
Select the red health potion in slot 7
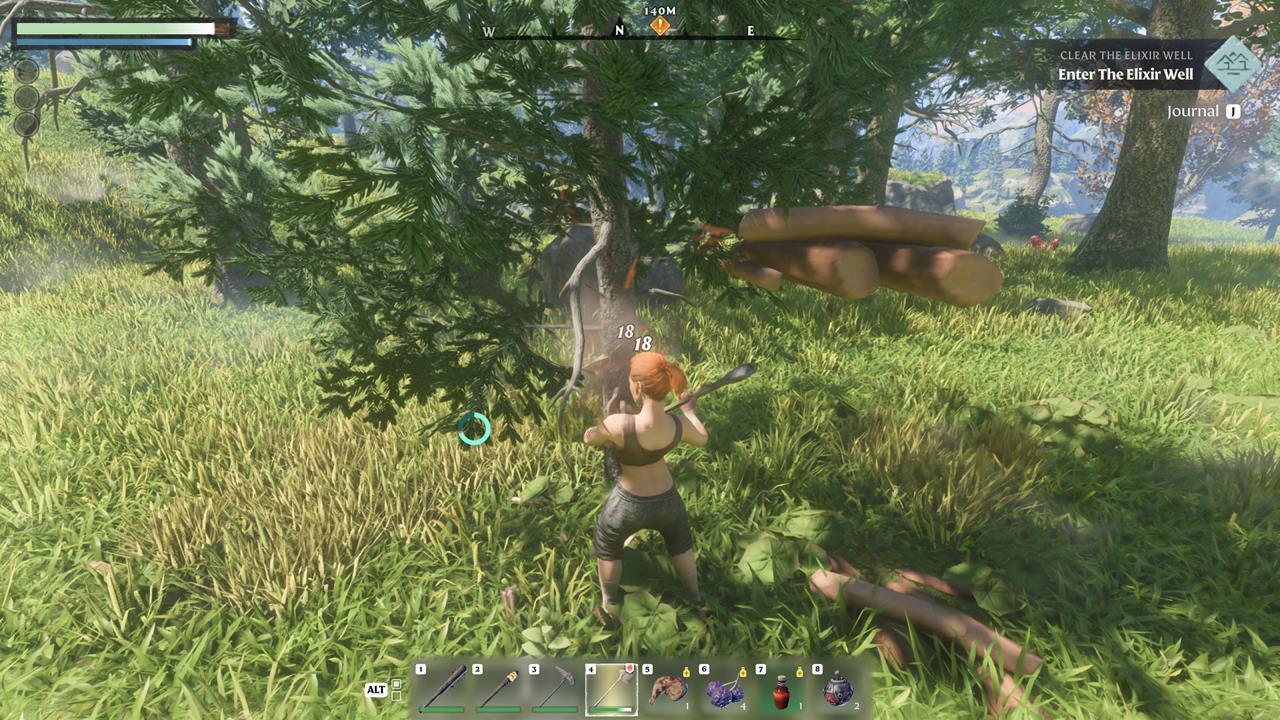pyautogui.click(x=784, y=692)
